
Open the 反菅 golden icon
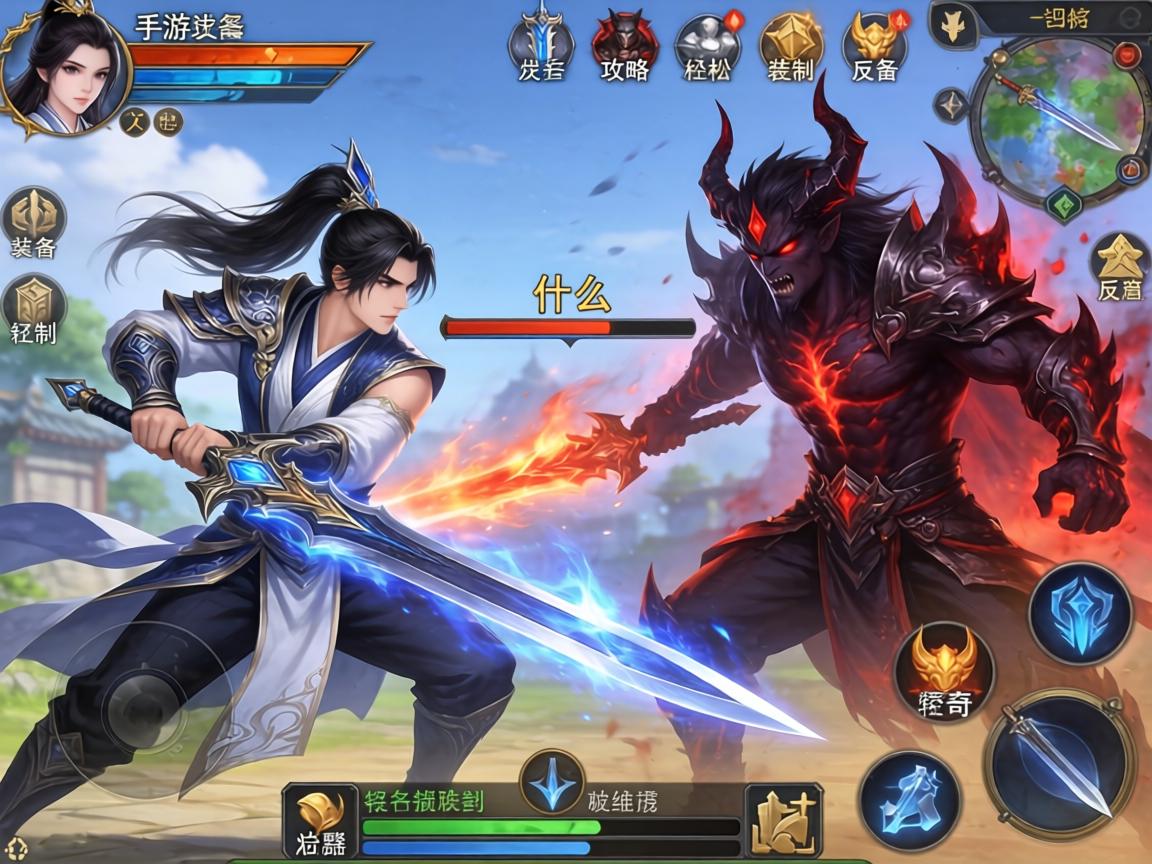pyautogui.click(x=1120, y=264)
